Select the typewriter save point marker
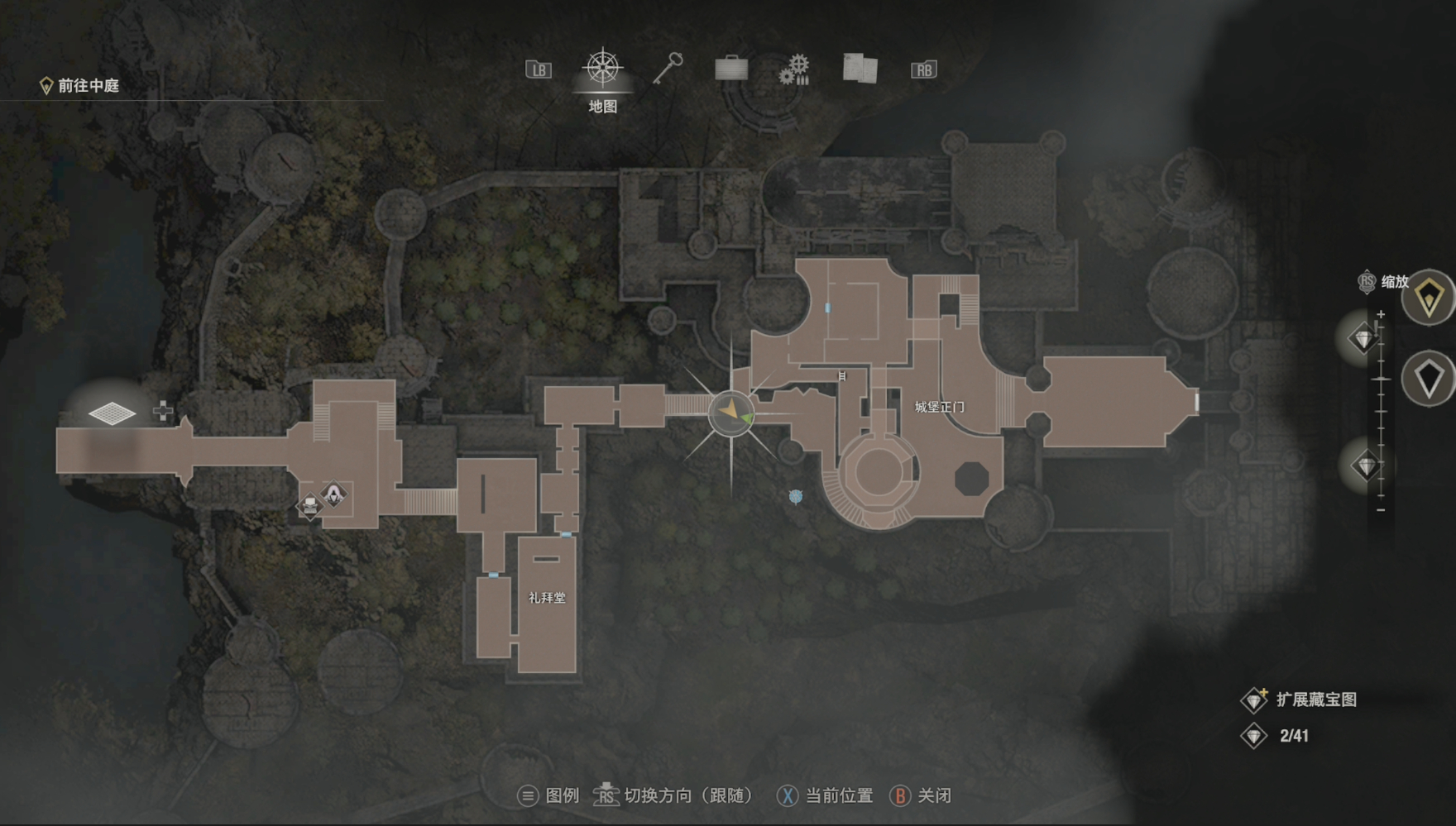The width and height of the screenshot is (1456, 826). [x=309, y=505]
